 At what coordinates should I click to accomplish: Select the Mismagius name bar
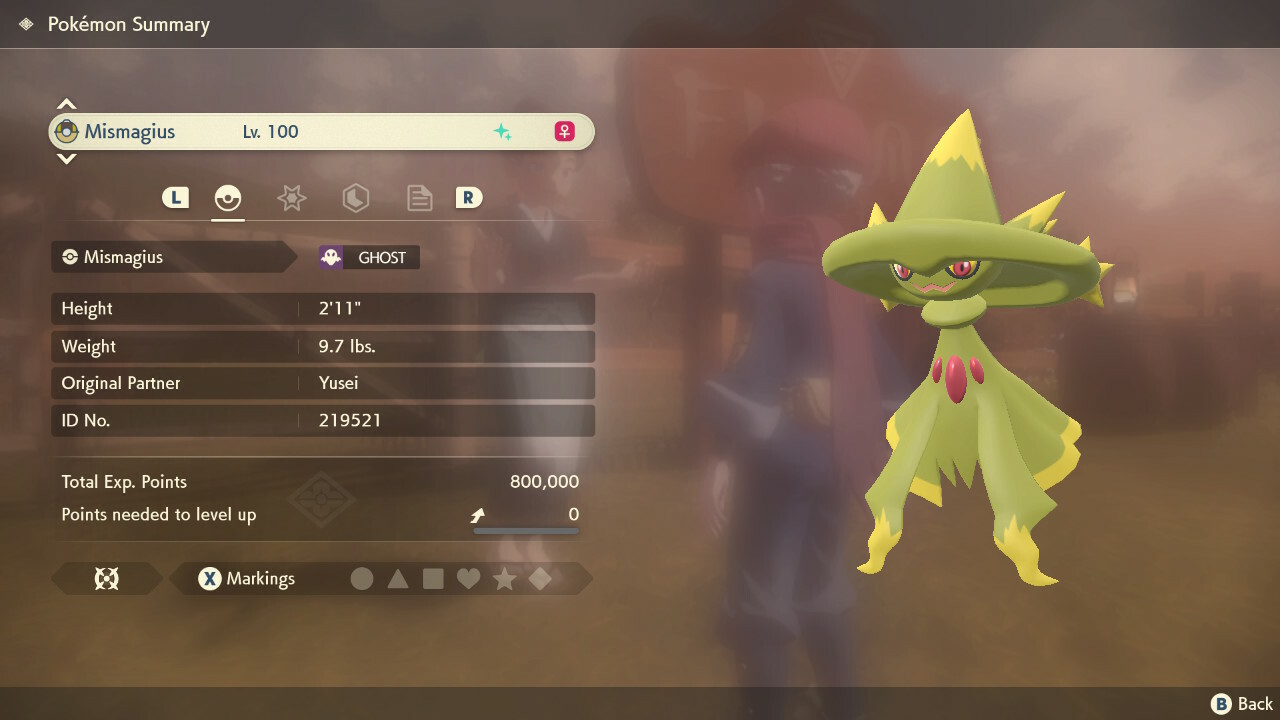(320, 132)
